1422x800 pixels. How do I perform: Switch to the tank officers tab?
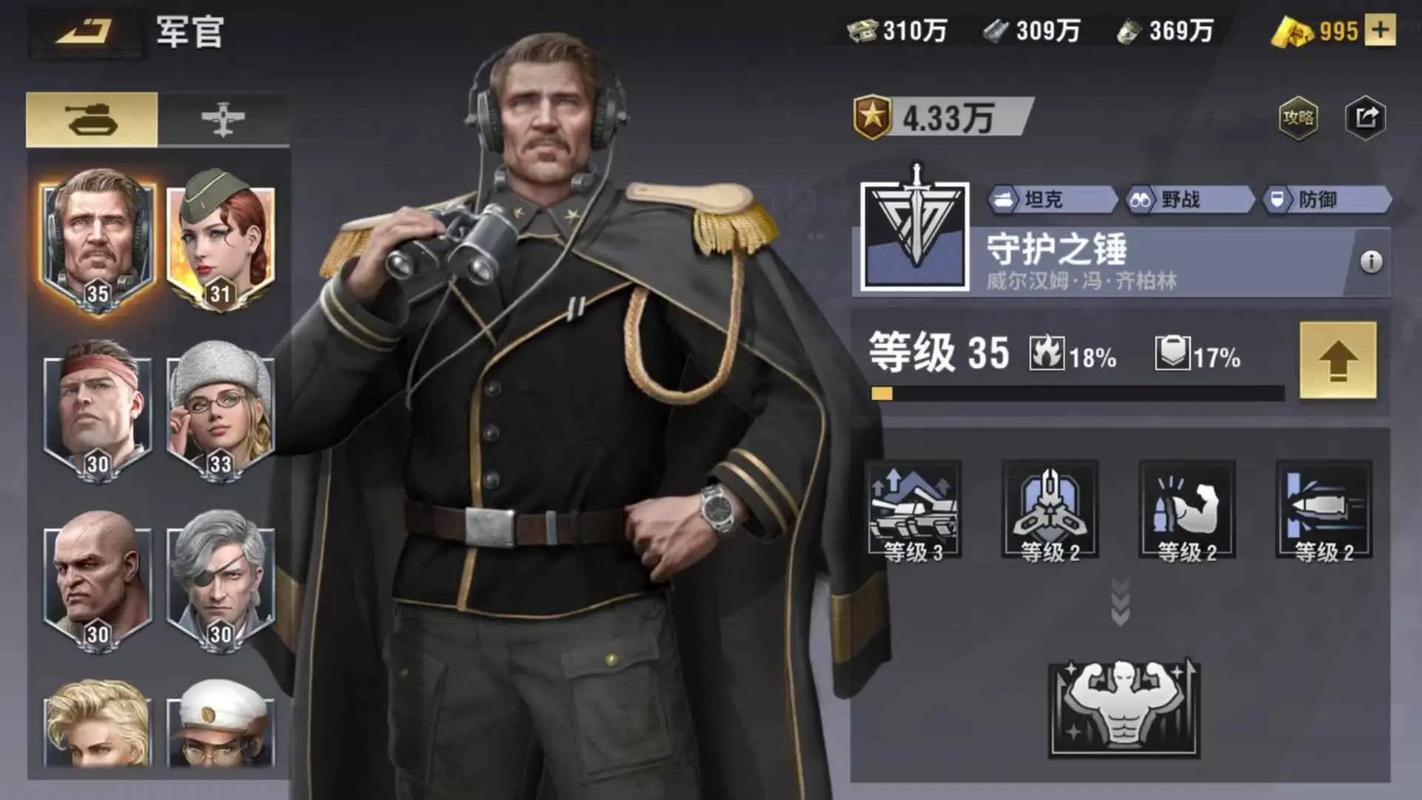point(92,120)
